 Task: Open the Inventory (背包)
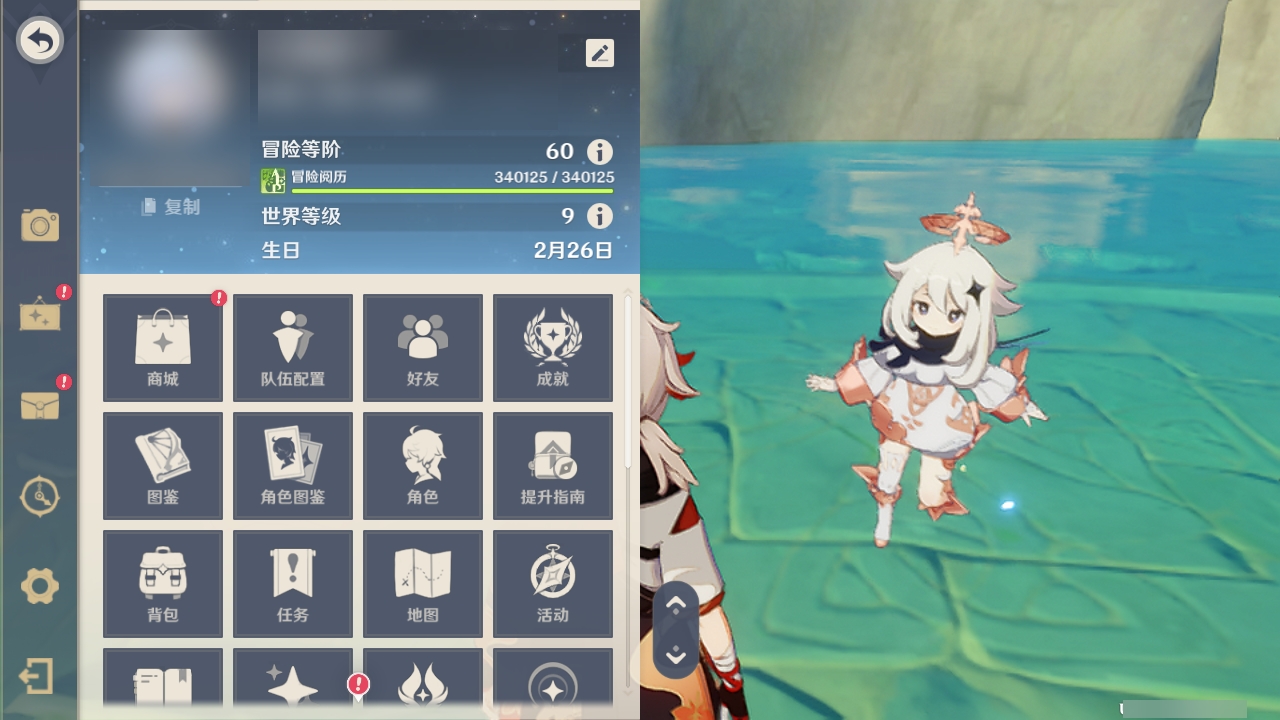tap(162, 583)
